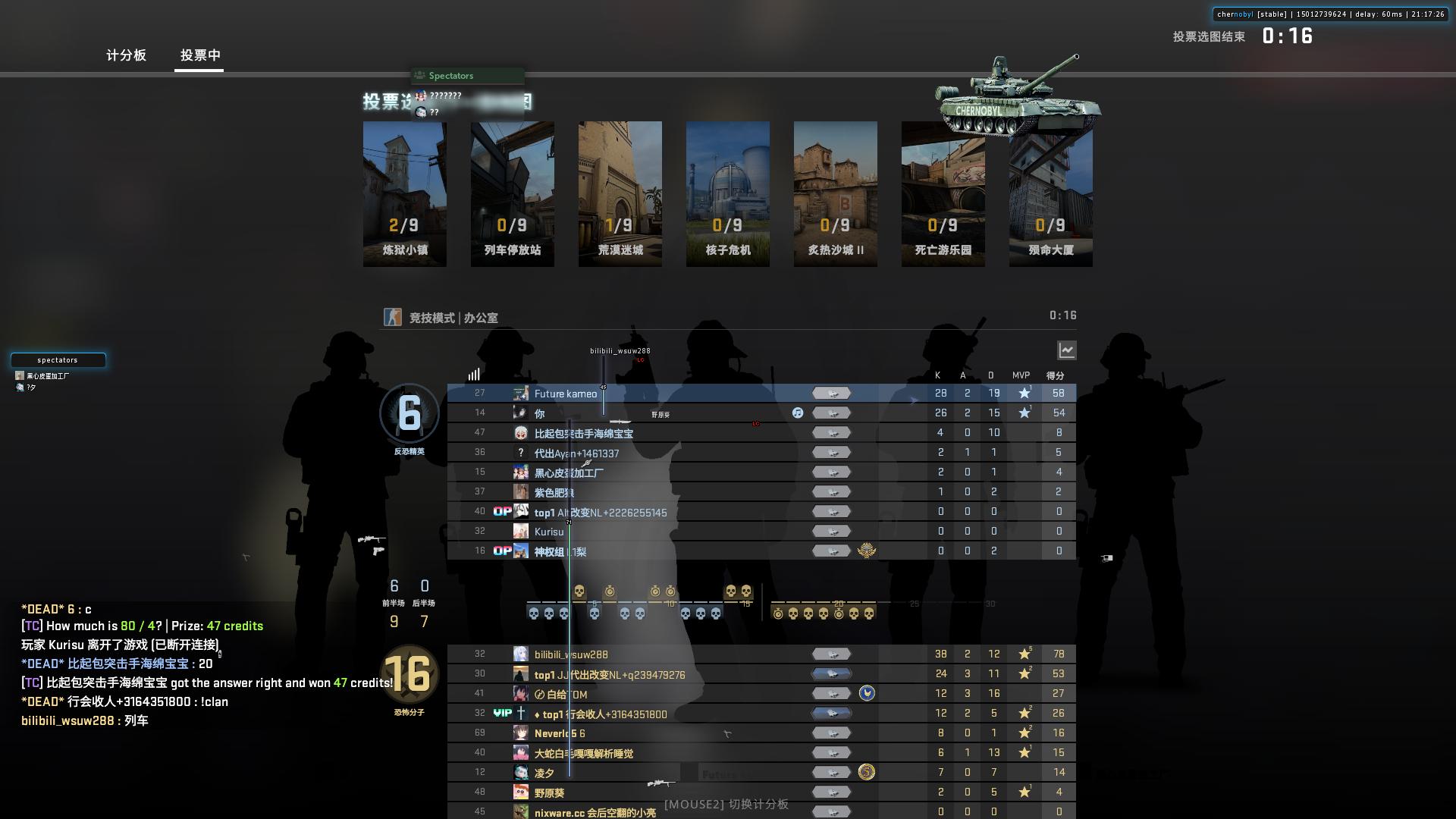Expand the spectators box on the left sidebar

click(58, 360)
